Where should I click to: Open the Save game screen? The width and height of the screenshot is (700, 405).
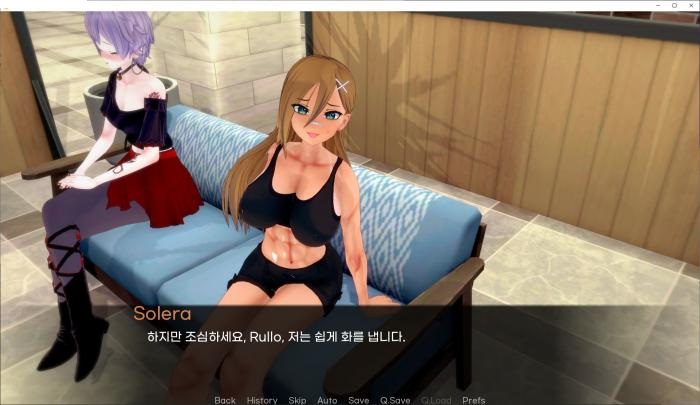(x=358, y=400)
